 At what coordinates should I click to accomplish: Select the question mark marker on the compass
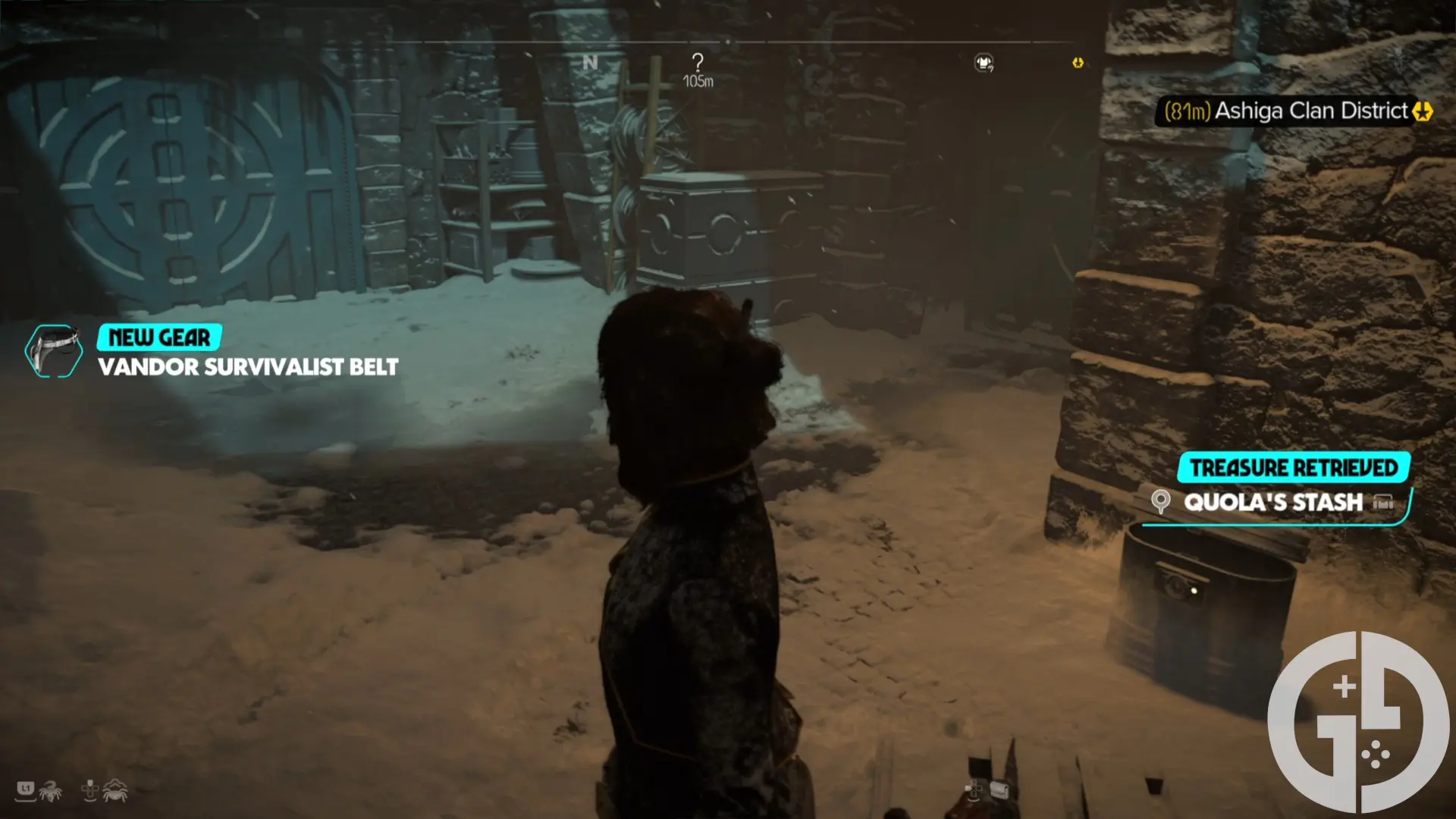(697, 62)
